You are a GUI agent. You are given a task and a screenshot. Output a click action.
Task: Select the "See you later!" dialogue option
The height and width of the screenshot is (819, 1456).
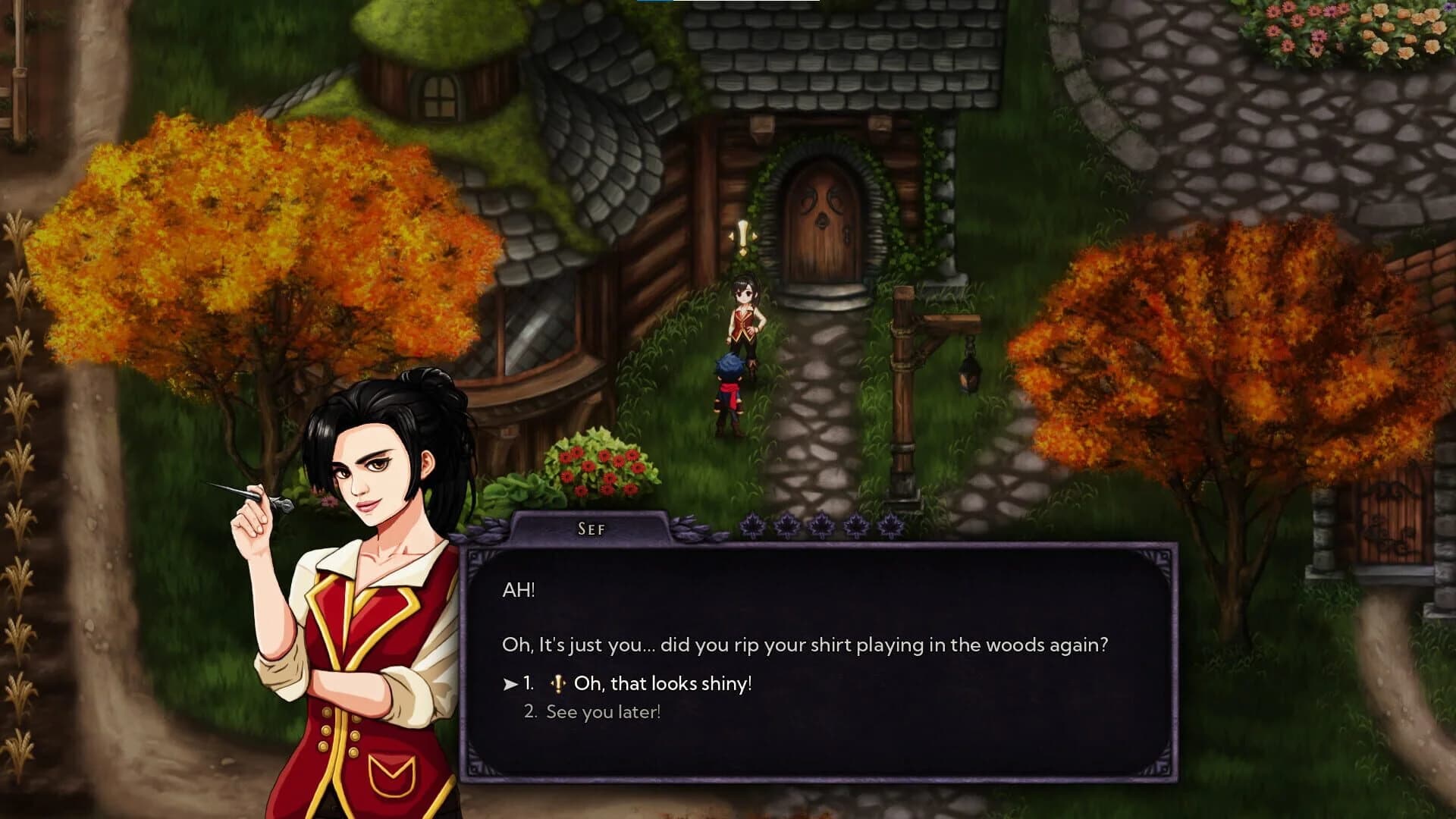(603, 712)
